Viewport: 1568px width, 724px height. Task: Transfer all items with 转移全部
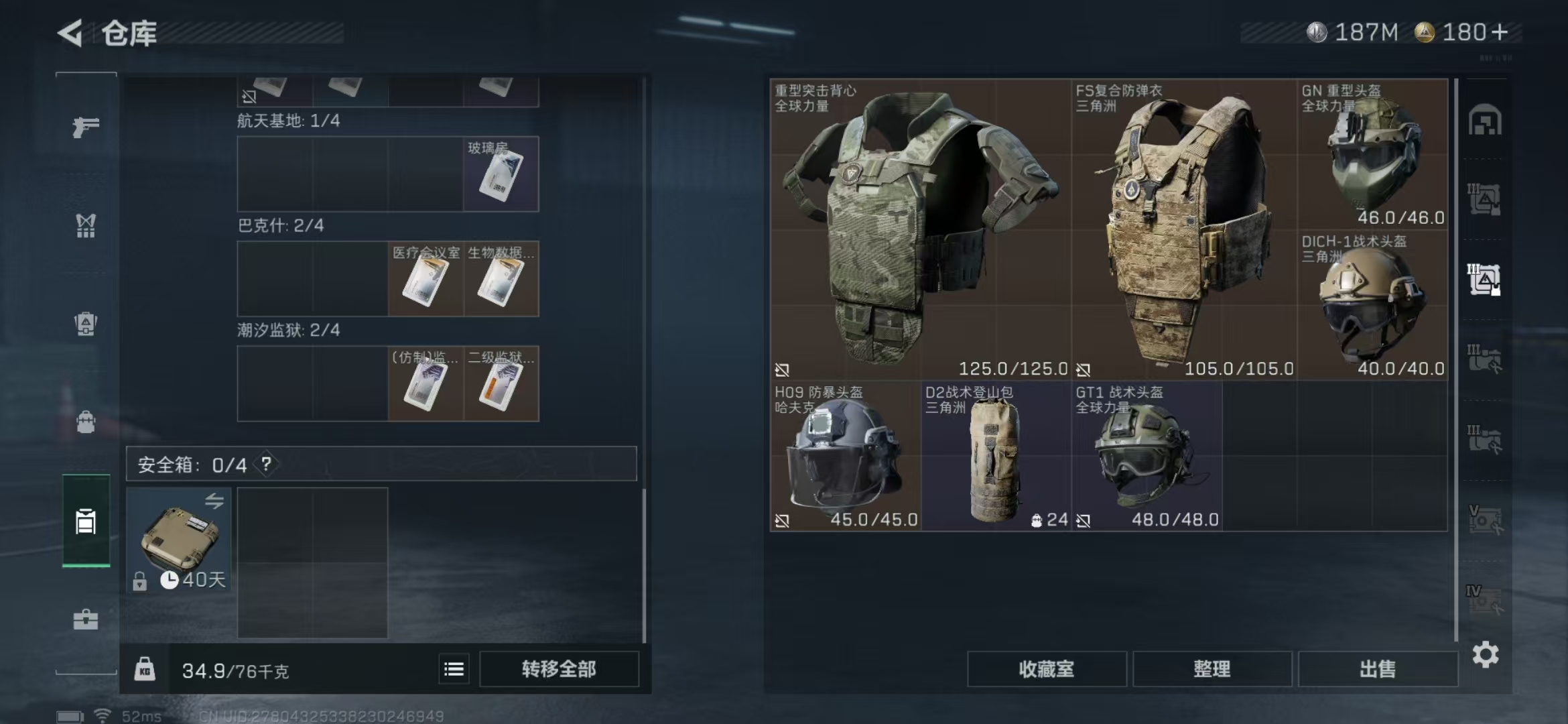(559, 669)
